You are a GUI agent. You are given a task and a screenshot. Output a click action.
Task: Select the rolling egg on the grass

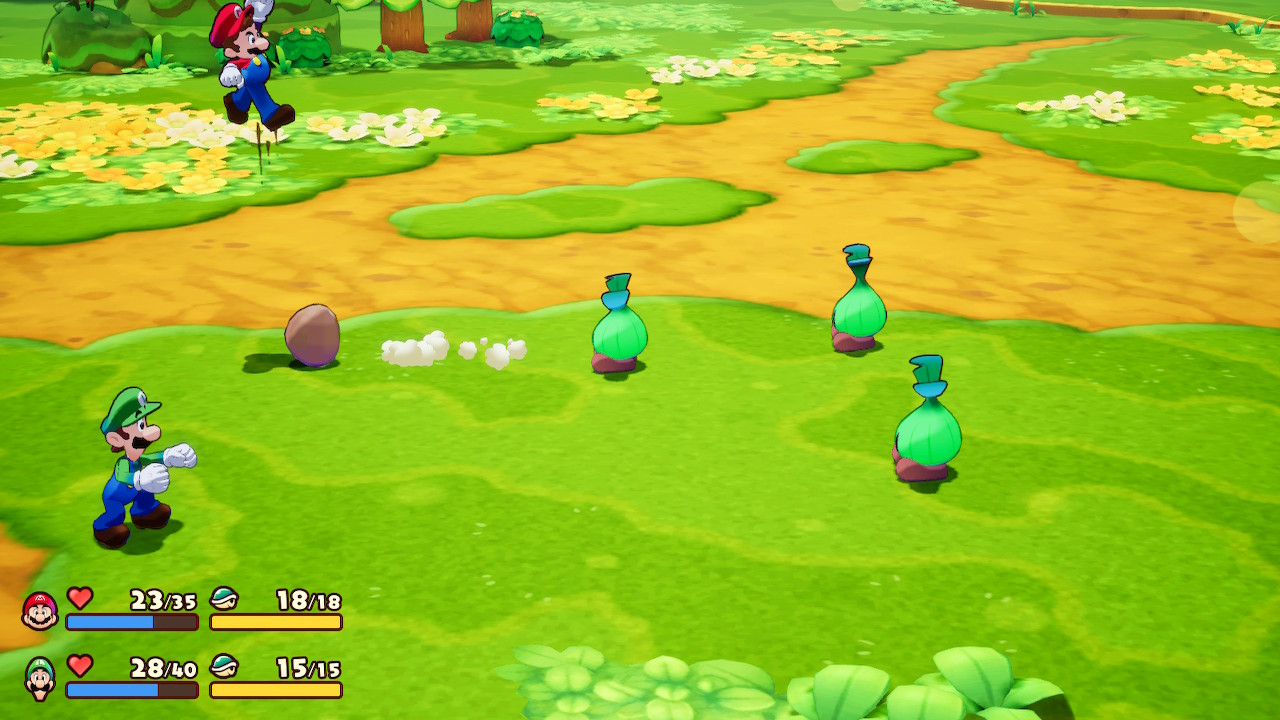312,333
